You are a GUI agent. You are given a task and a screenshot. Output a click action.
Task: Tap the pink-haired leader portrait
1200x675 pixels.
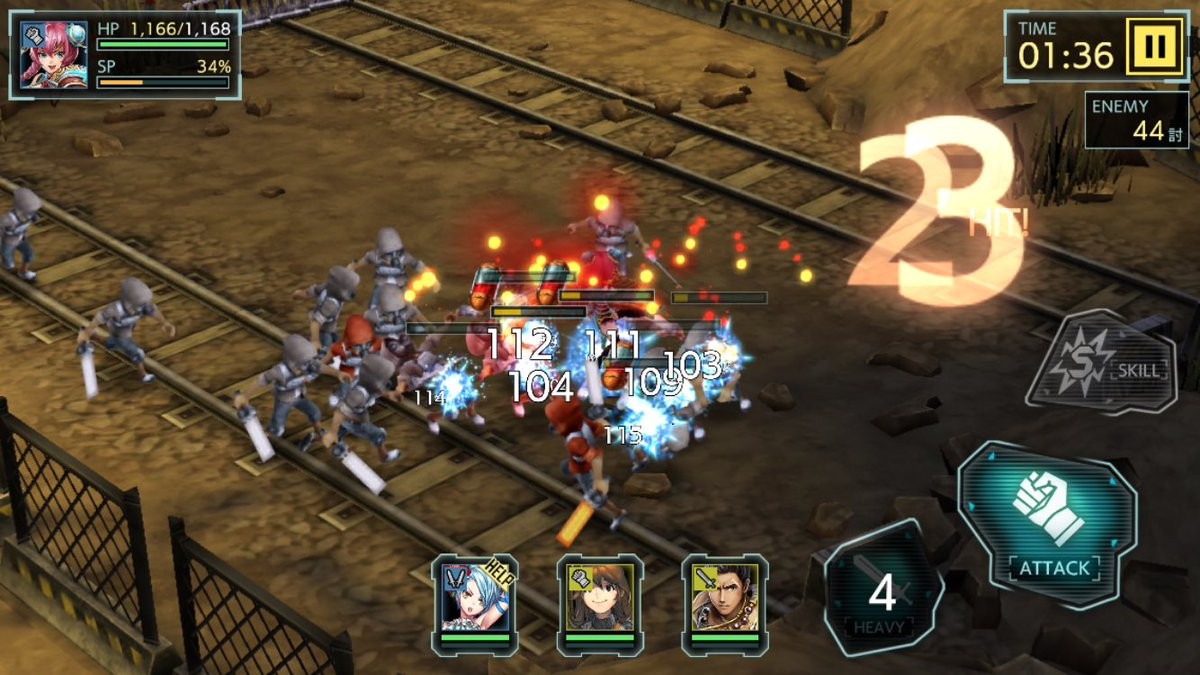tap(54, 55)
